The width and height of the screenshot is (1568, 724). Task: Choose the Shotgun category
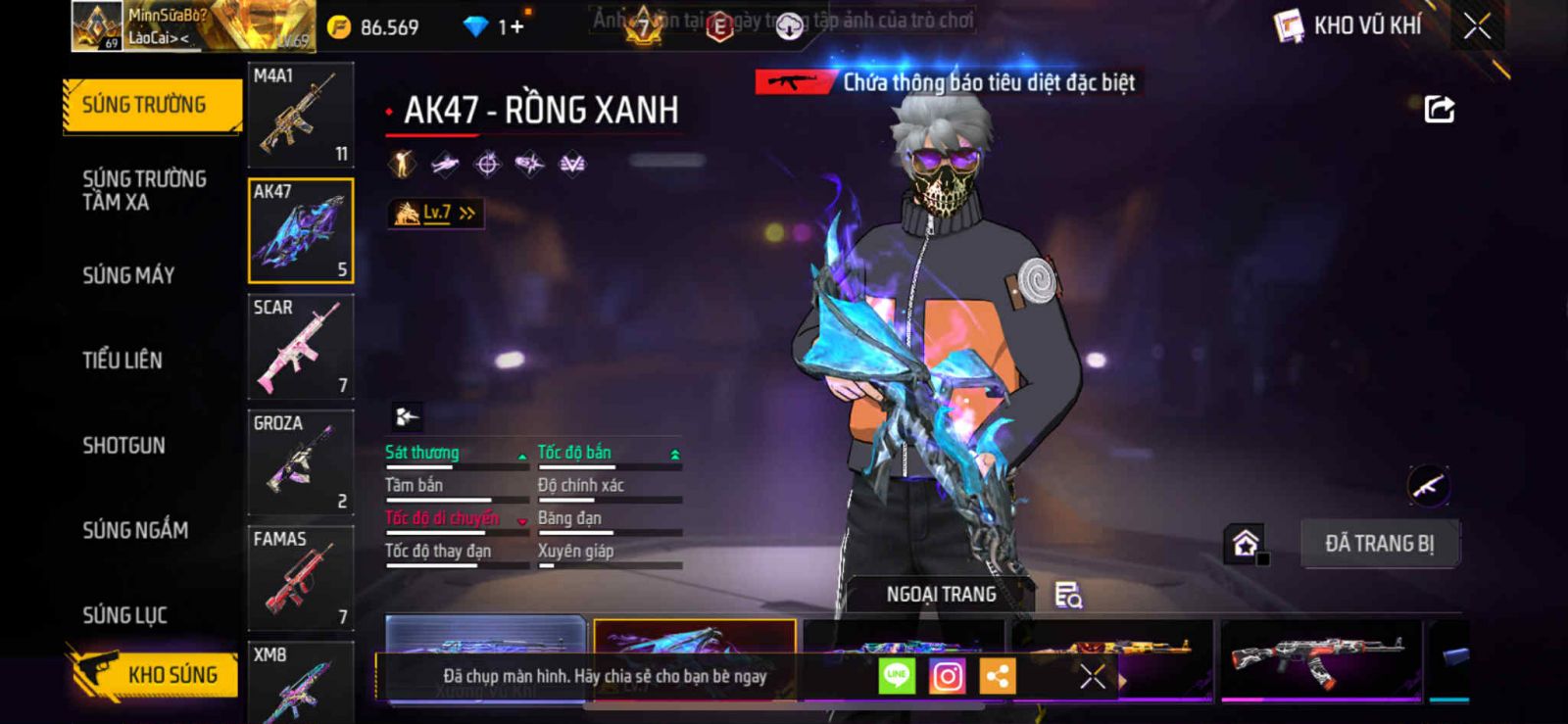click(123, 446)
